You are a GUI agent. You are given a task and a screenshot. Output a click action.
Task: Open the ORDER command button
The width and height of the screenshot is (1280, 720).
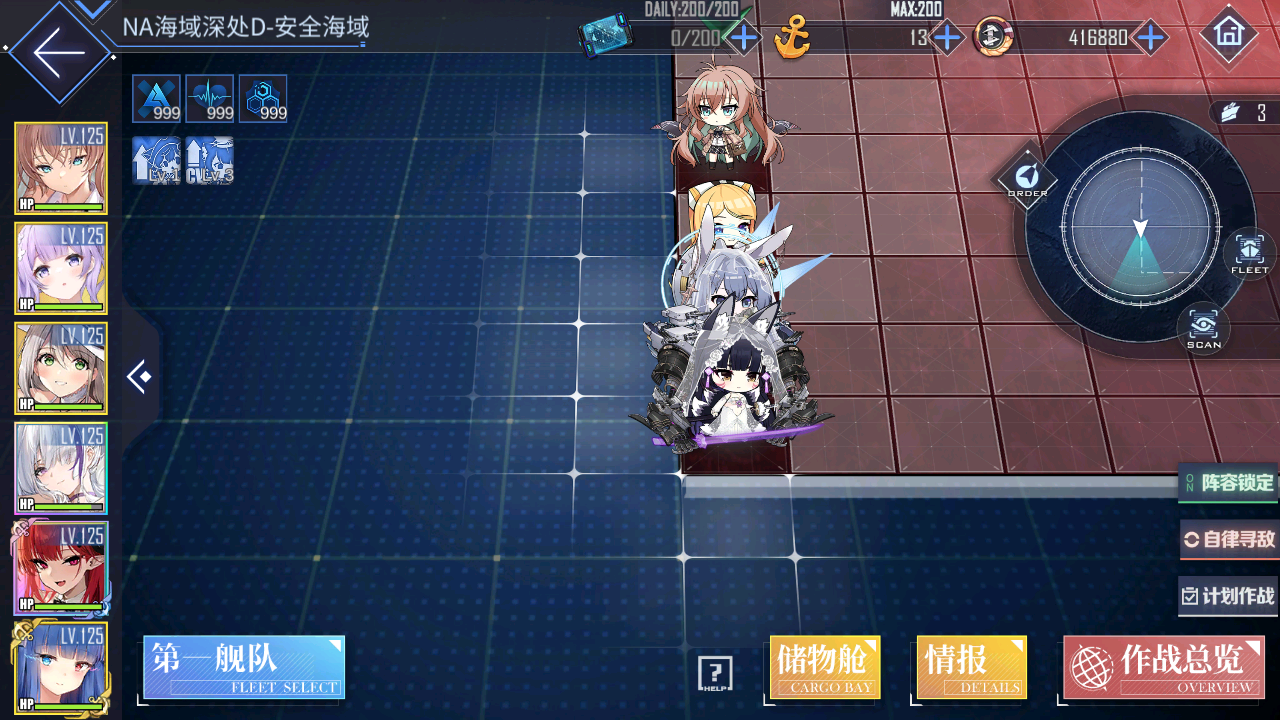1026,180
